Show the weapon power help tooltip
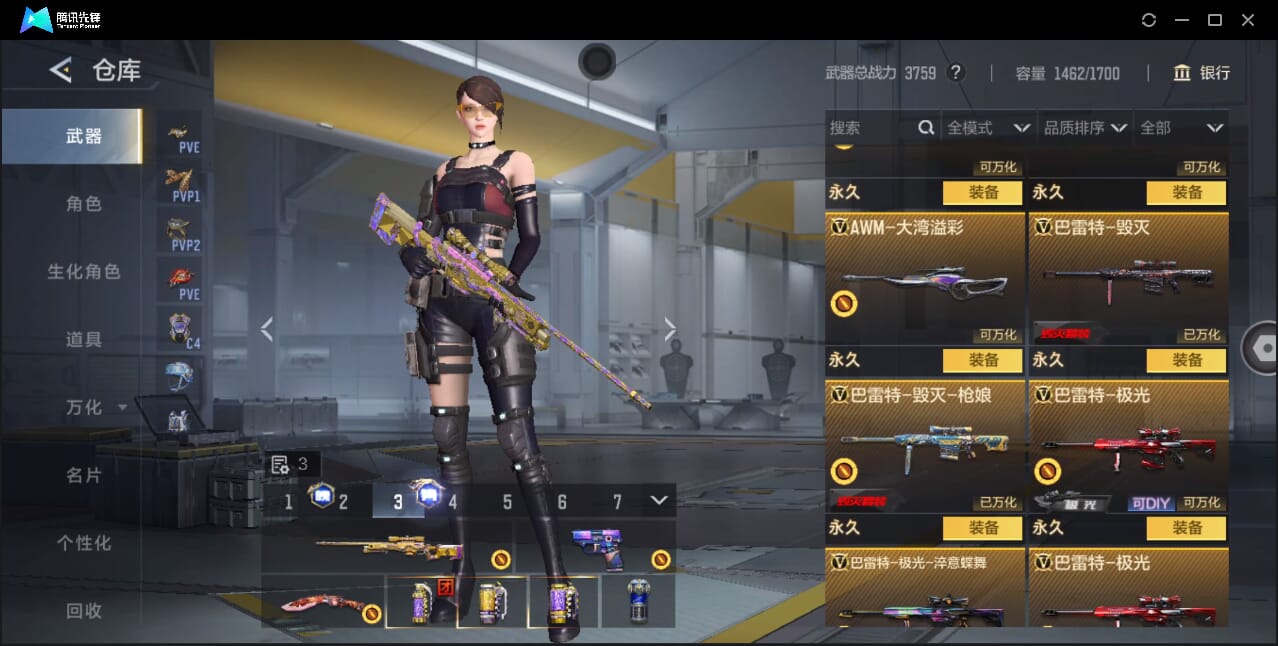 [956, 73]
